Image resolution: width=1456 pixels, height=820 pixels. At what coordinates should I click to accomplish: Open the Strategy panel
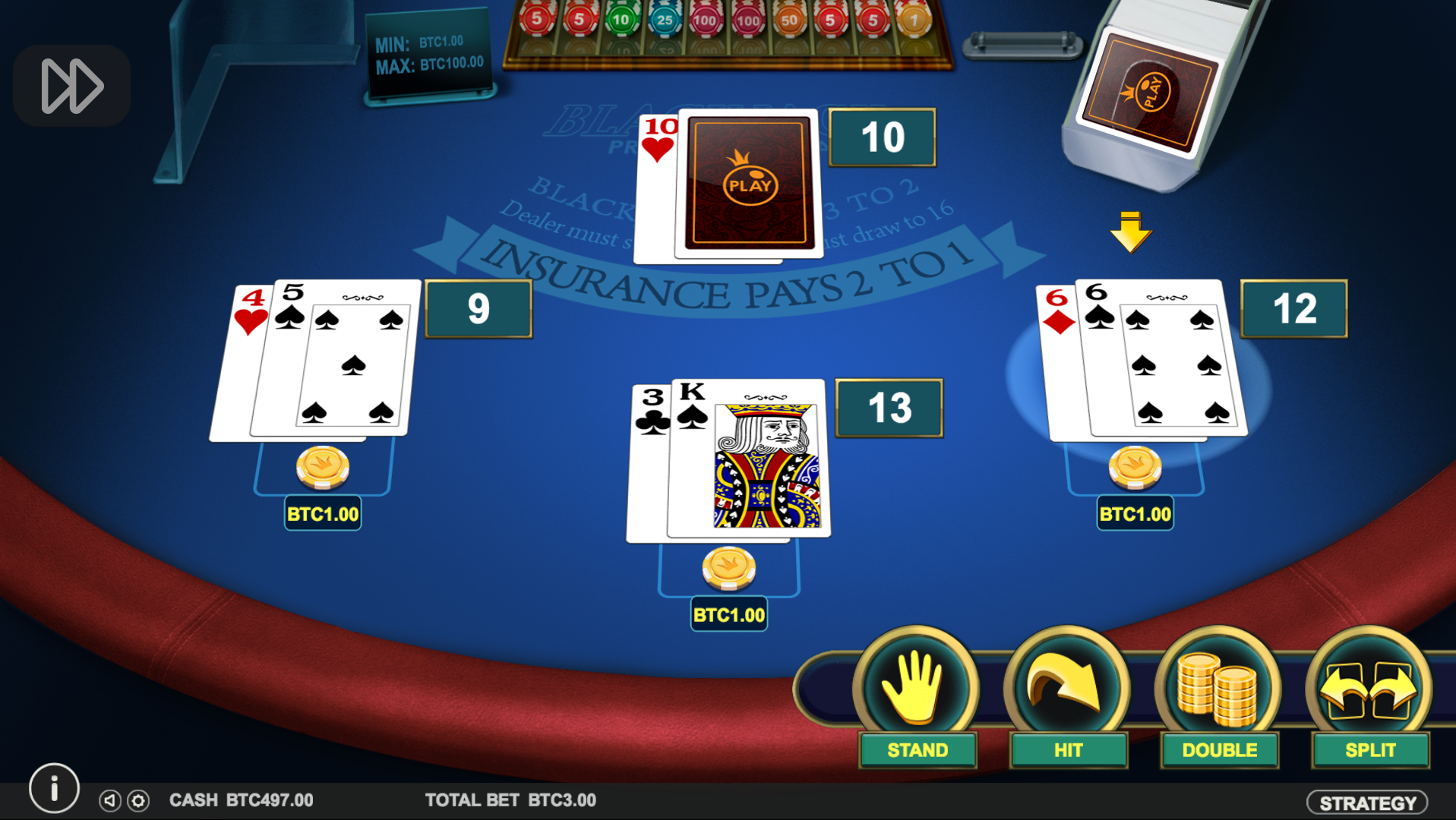(1366, 803)
